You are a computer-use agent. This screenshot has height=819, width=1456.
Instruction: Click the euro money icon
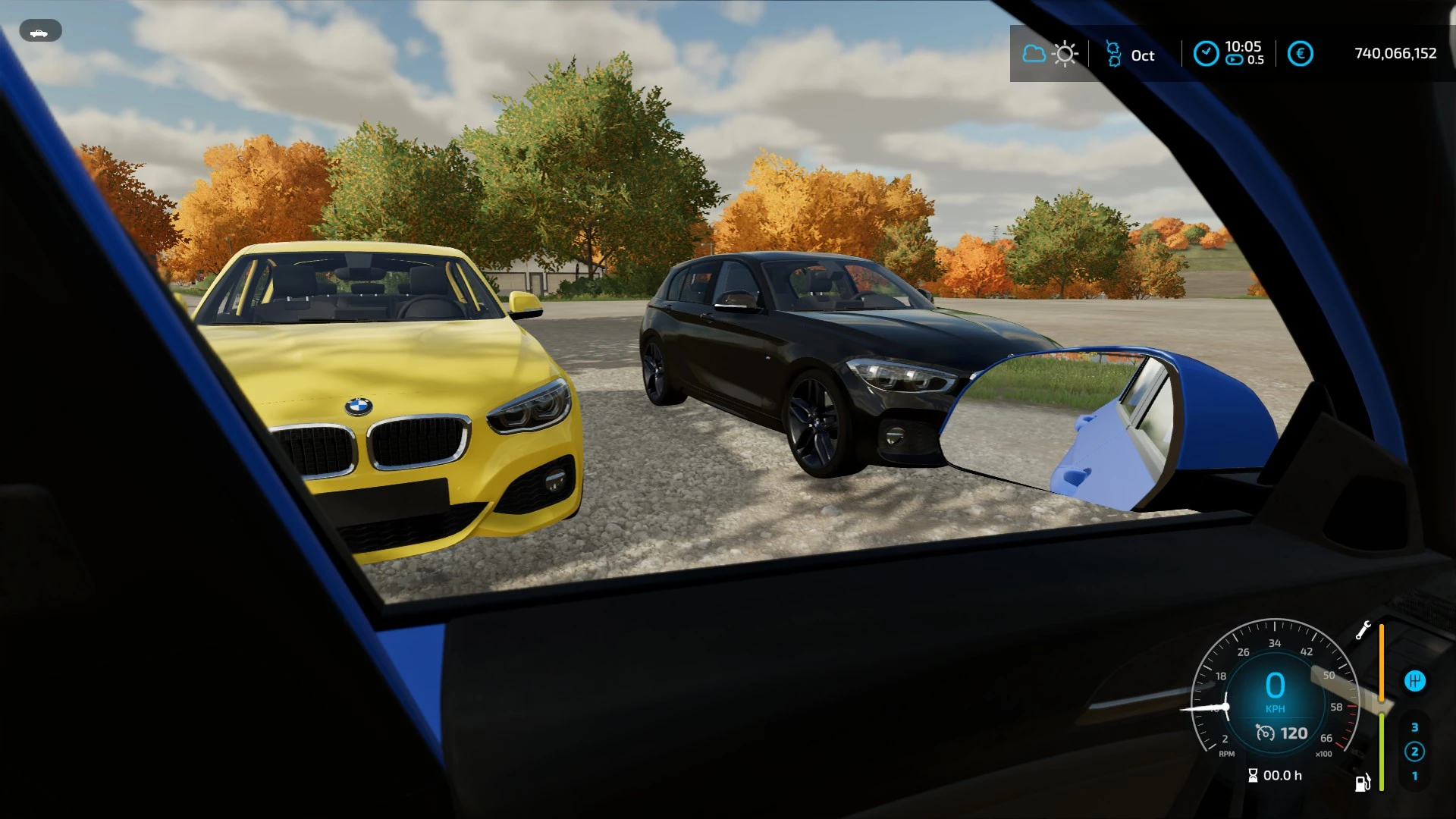1300,54
